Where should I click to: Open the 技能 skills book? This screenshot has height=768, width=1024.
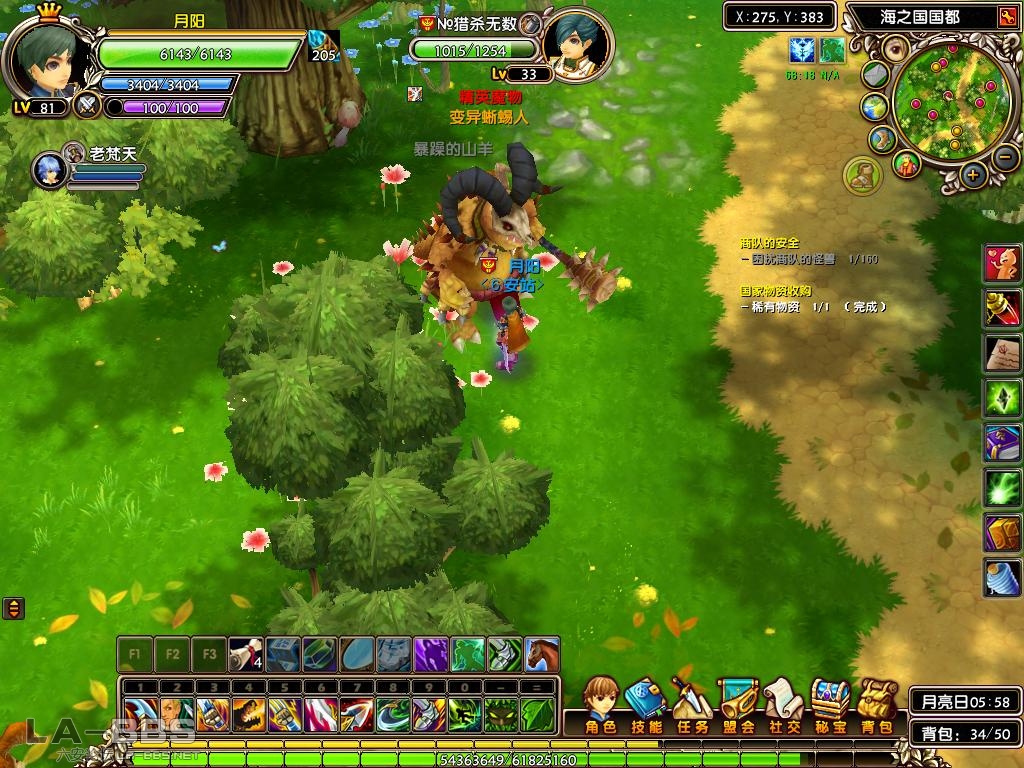point(647,704)
